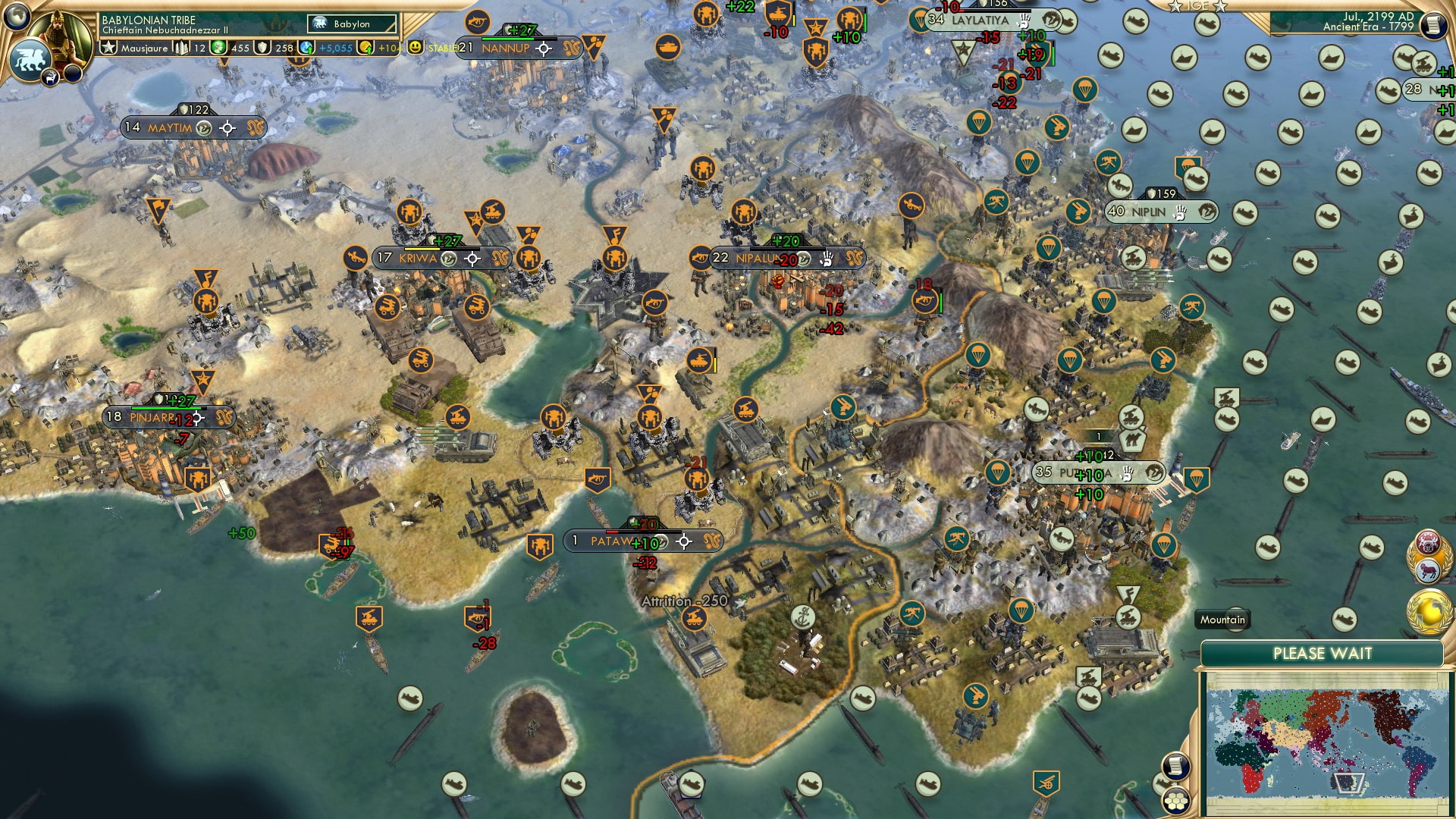
Task: Click the Mausjaure culture entry in the top bar
Action: coord(146,47)
